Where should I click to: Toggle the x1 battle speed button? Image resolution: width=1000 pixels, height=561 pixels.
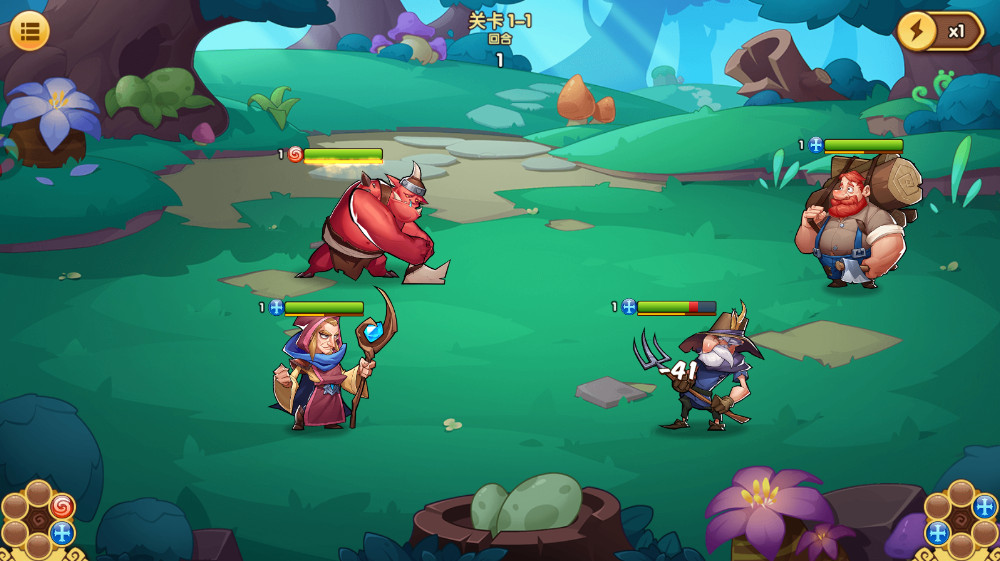point(940,31)
